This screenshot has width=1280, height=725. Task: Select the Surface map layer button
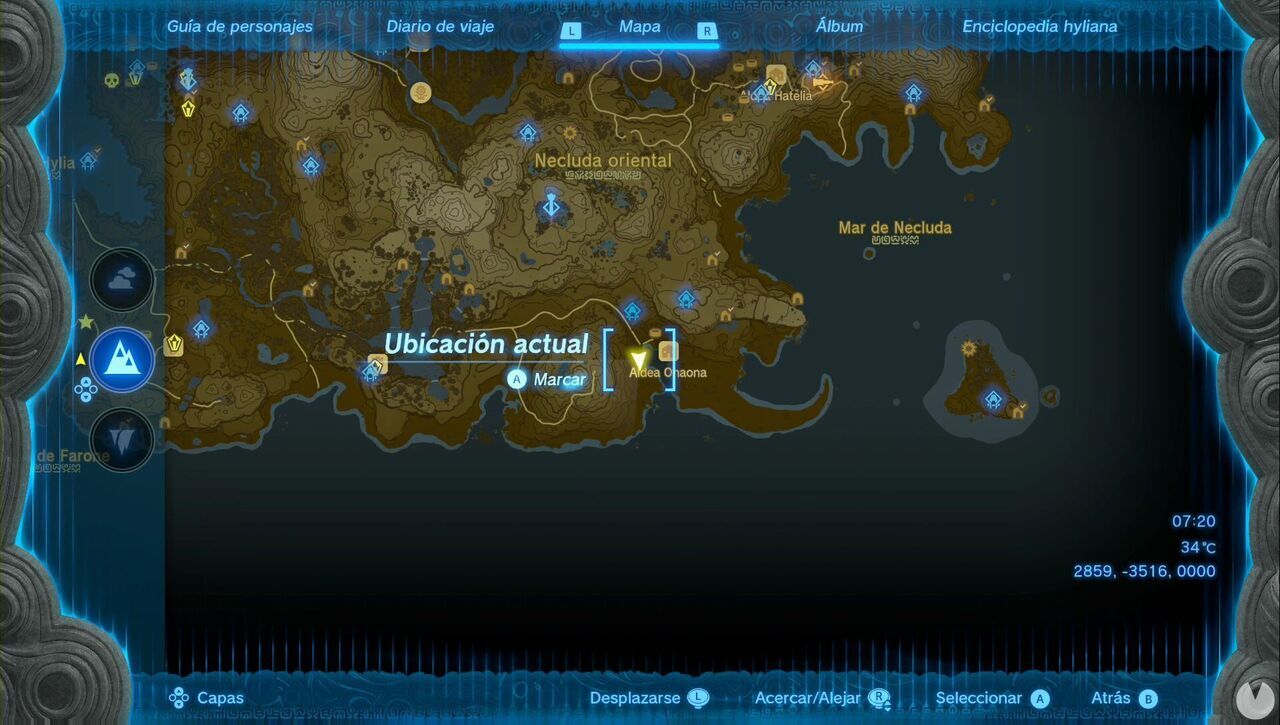[121, 360]
